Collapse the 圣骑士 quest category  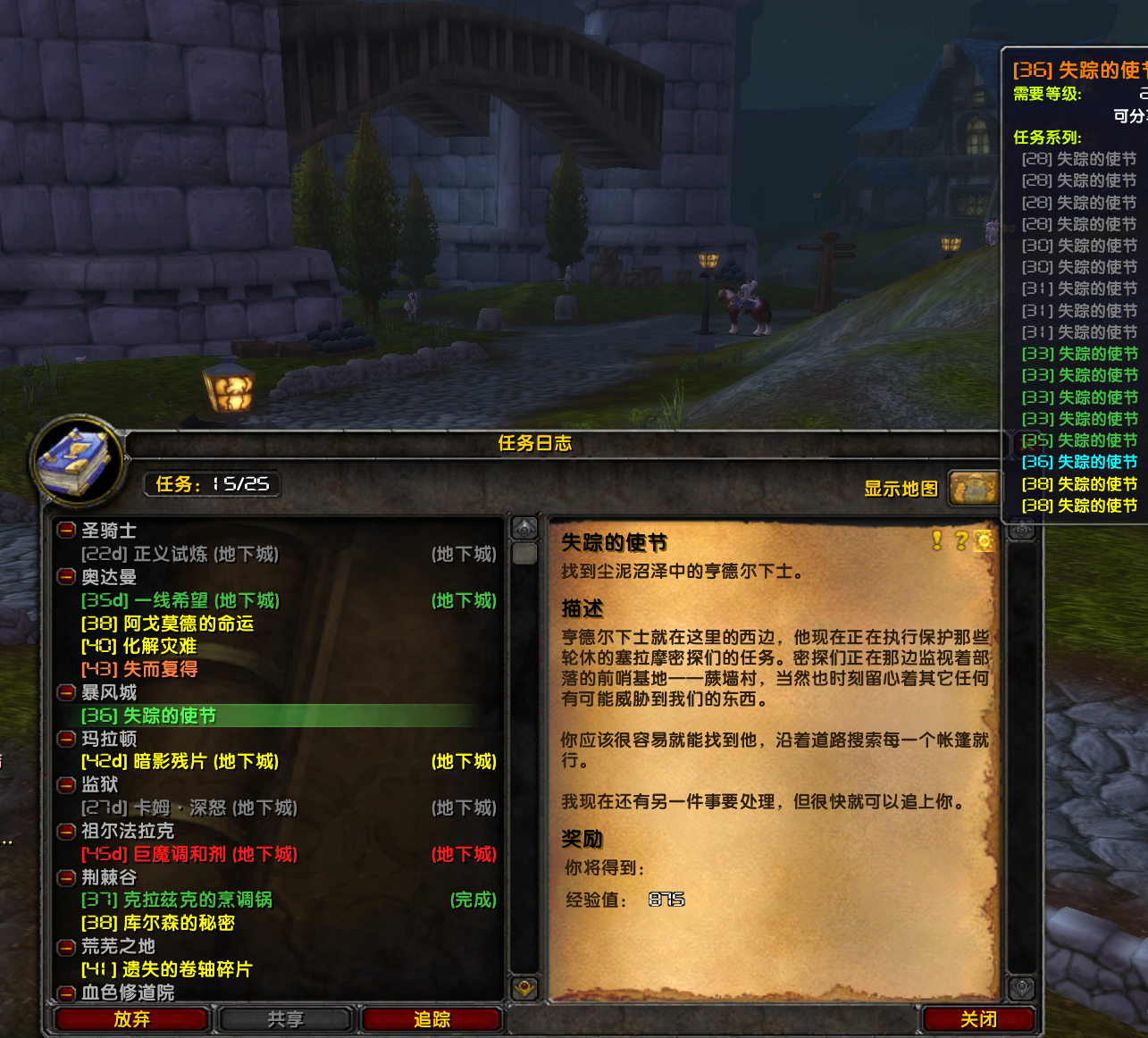[x=65, y=531]
